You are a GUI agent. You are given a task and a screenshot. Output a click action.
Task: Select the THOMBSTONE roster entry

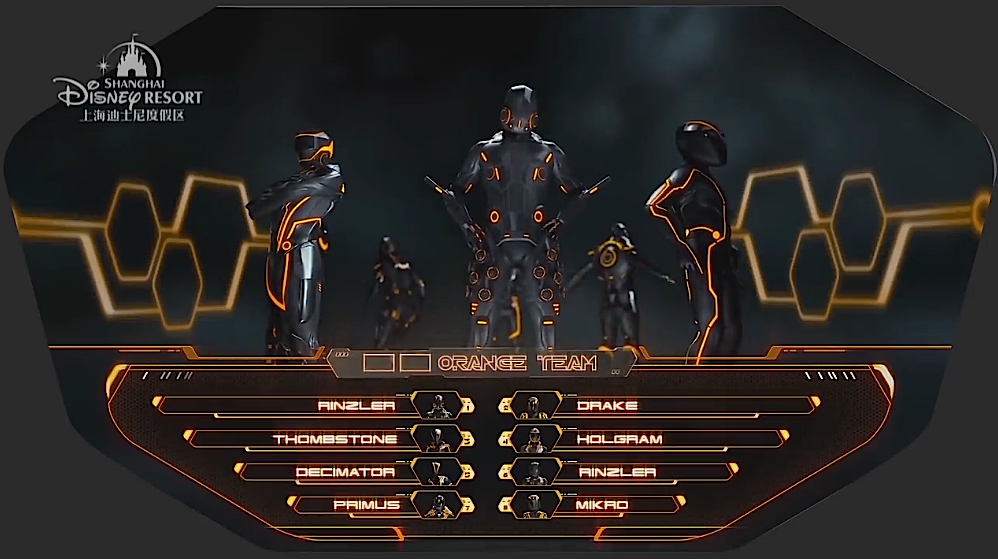pos(335,439)
